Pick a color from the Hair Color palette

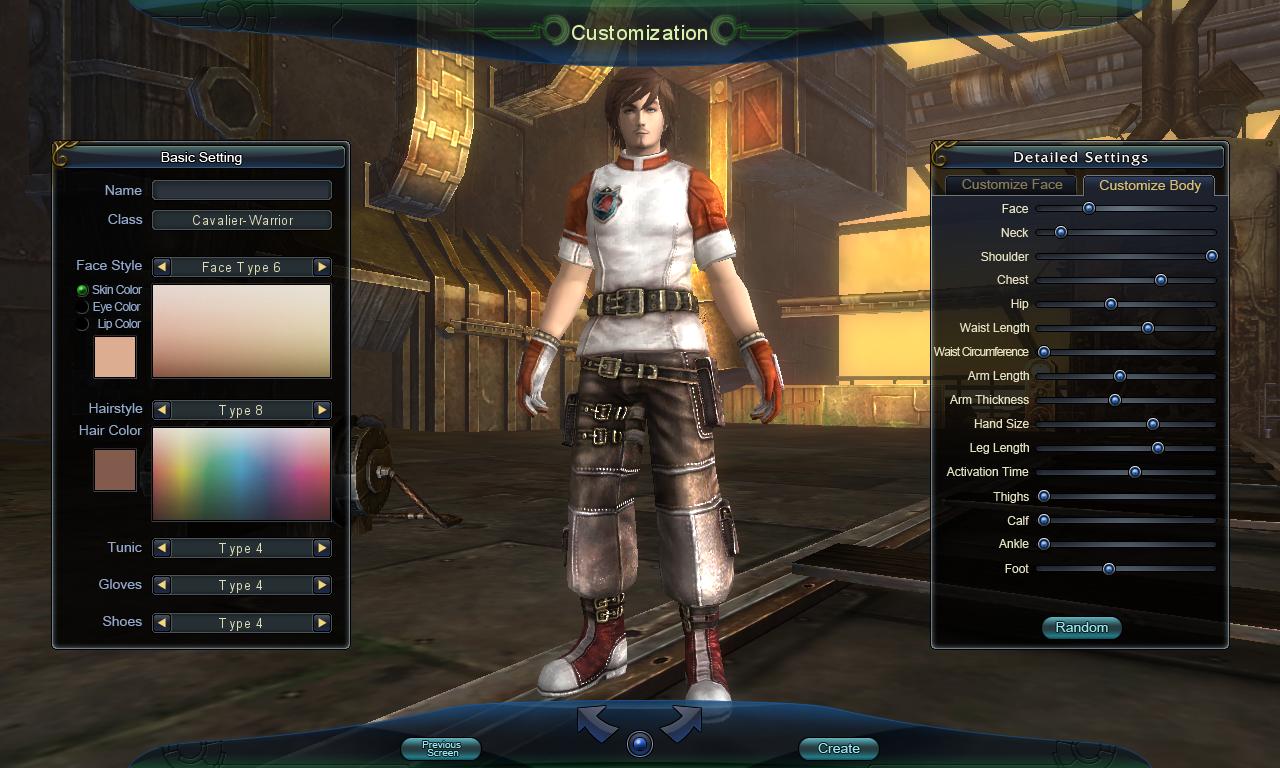click(x=241, y=474)
